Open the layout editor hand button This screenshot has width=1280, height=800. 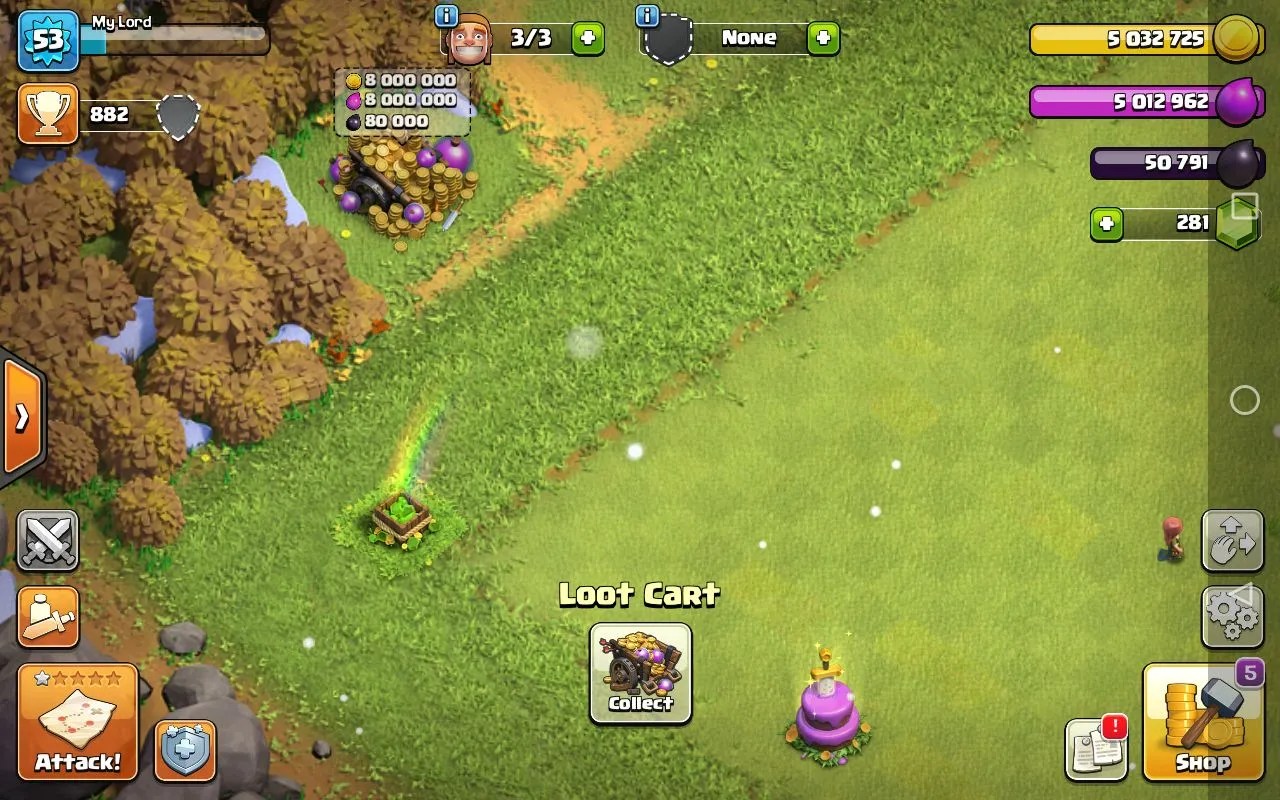click(1232, 541)
